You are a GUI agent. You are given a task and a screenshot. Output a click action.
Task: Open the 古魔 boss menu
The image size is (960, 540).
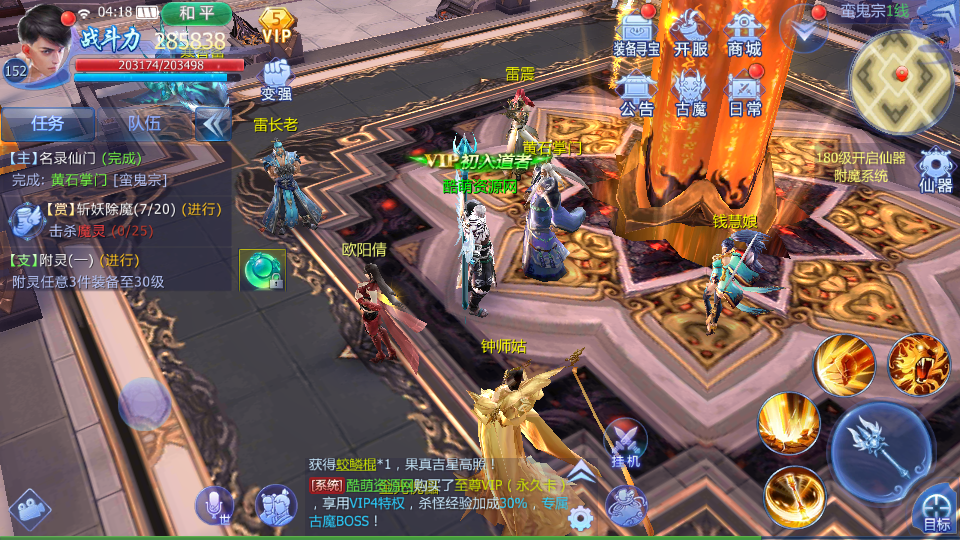[x=691, y=92]
